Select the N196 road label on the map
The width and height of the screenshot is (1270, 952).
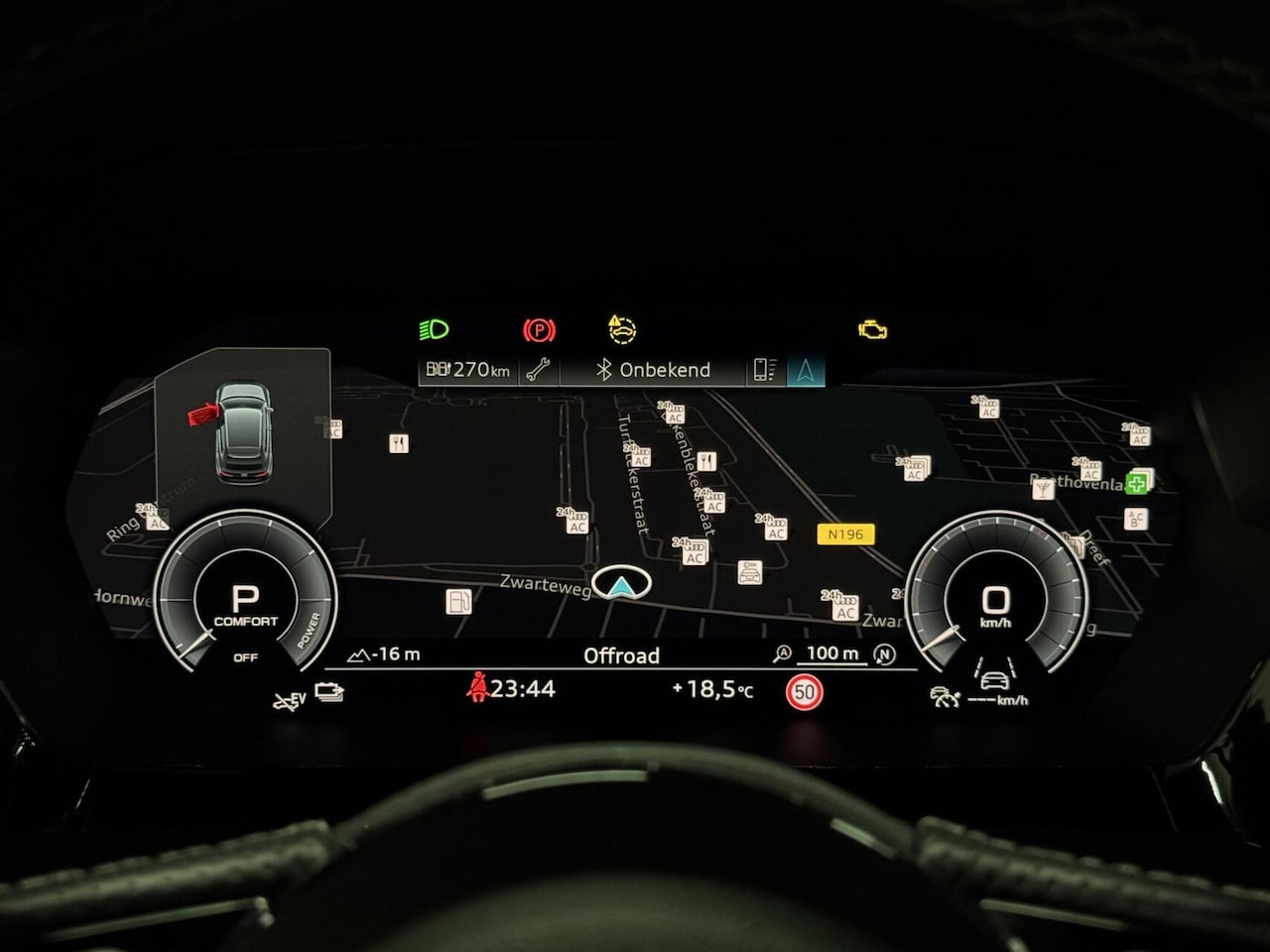coord(845,535)
